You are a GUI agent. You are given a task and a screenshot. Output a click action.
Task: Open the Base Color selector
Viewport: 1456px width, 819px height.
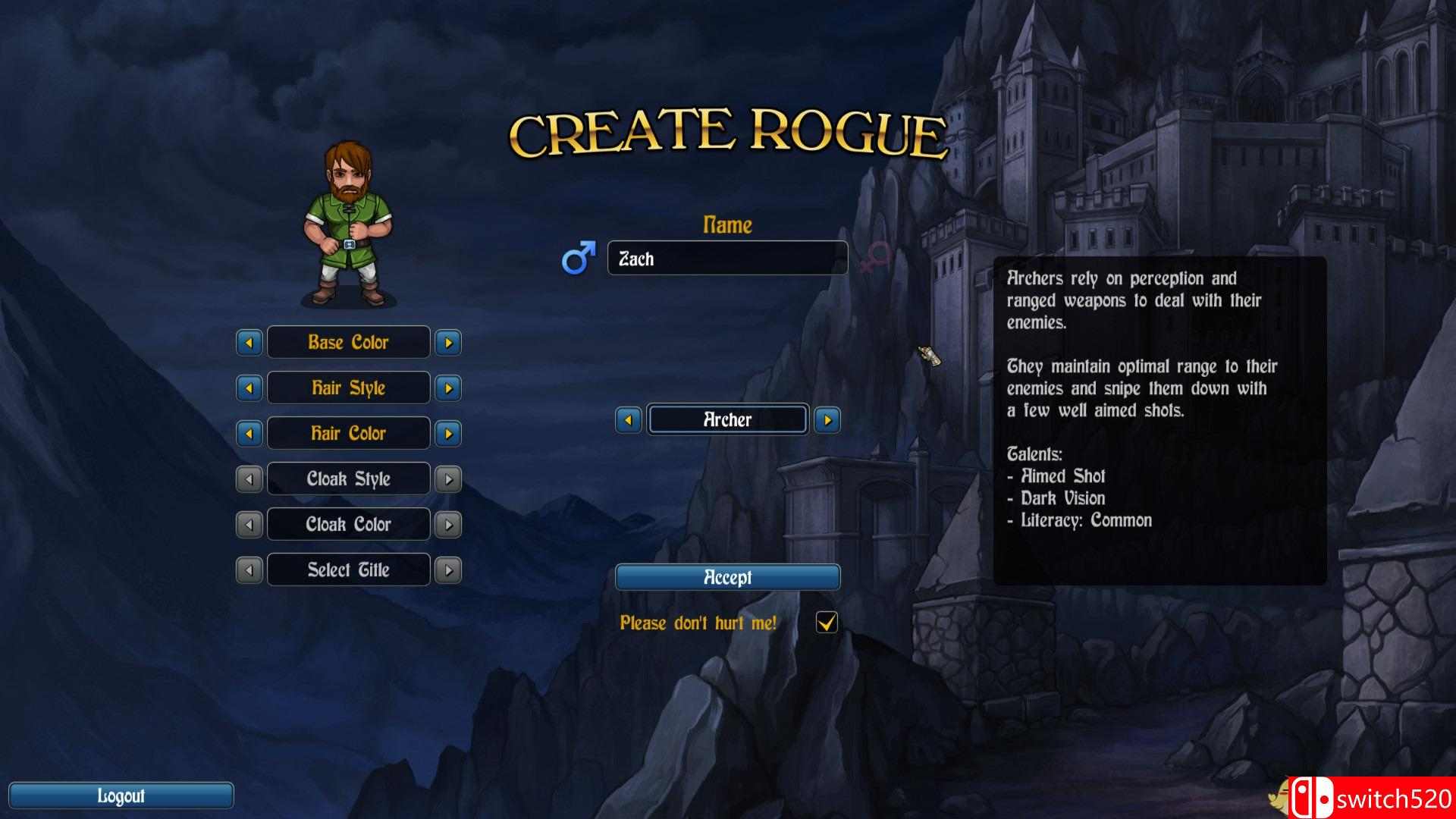click(x=348, y=342)
